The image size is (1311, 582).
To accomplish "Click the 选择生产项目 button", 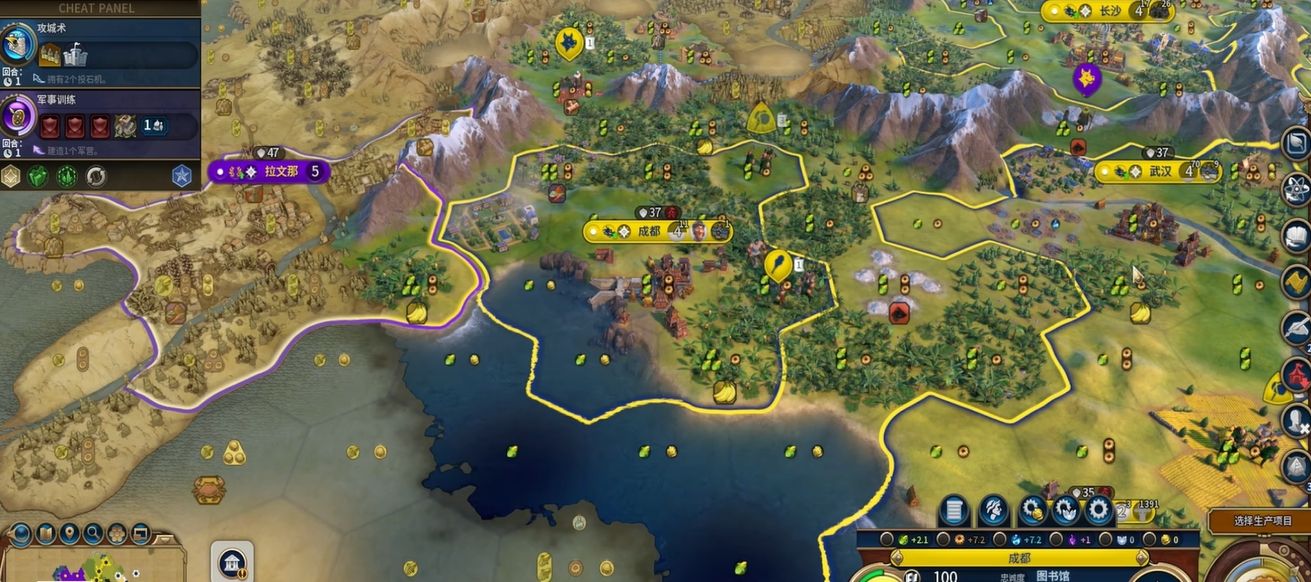I will [1258, 521].
